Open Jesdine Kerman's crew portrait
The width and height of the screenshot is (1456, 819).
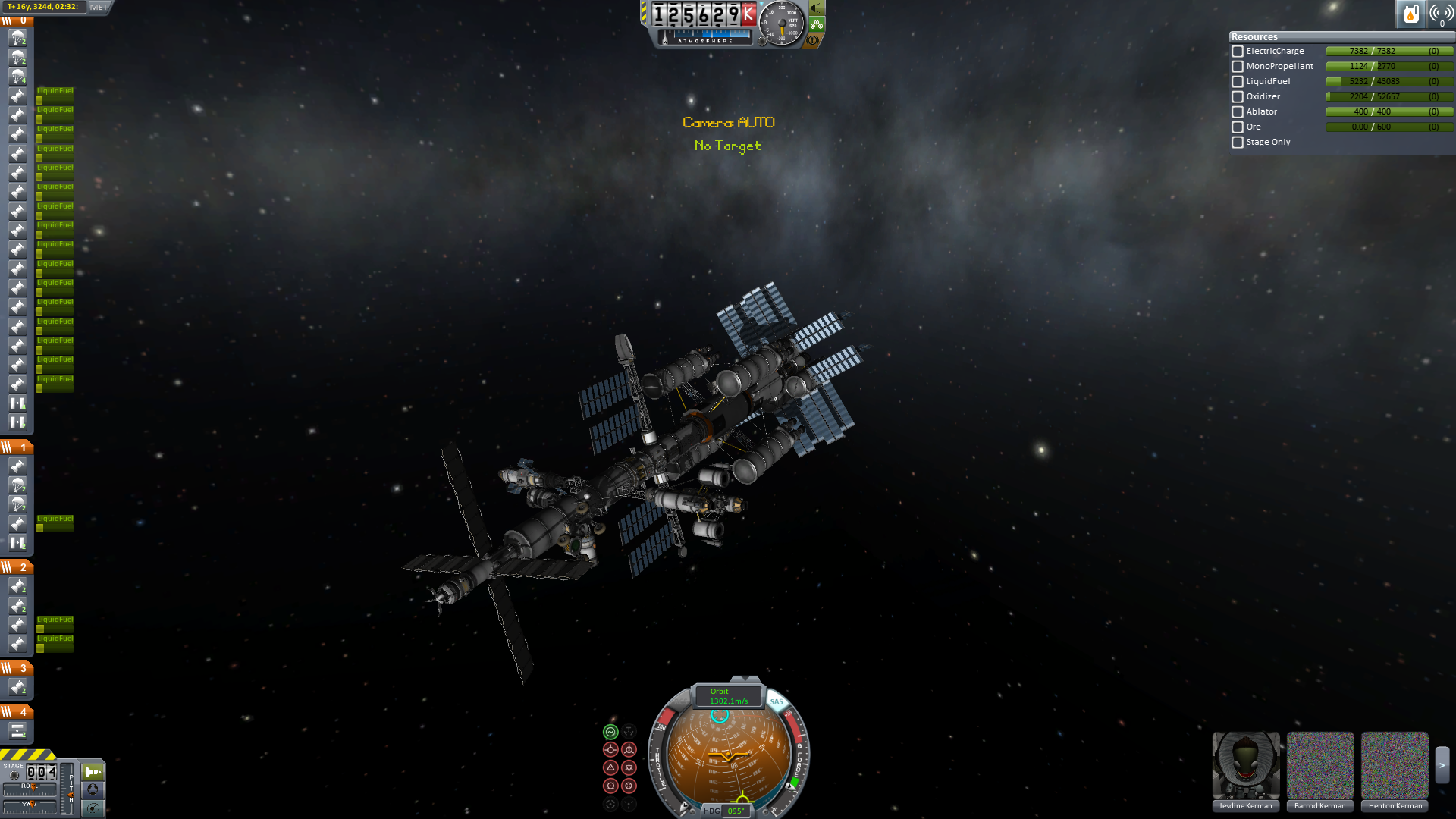pyautogui.click(x=1245, y=766)
